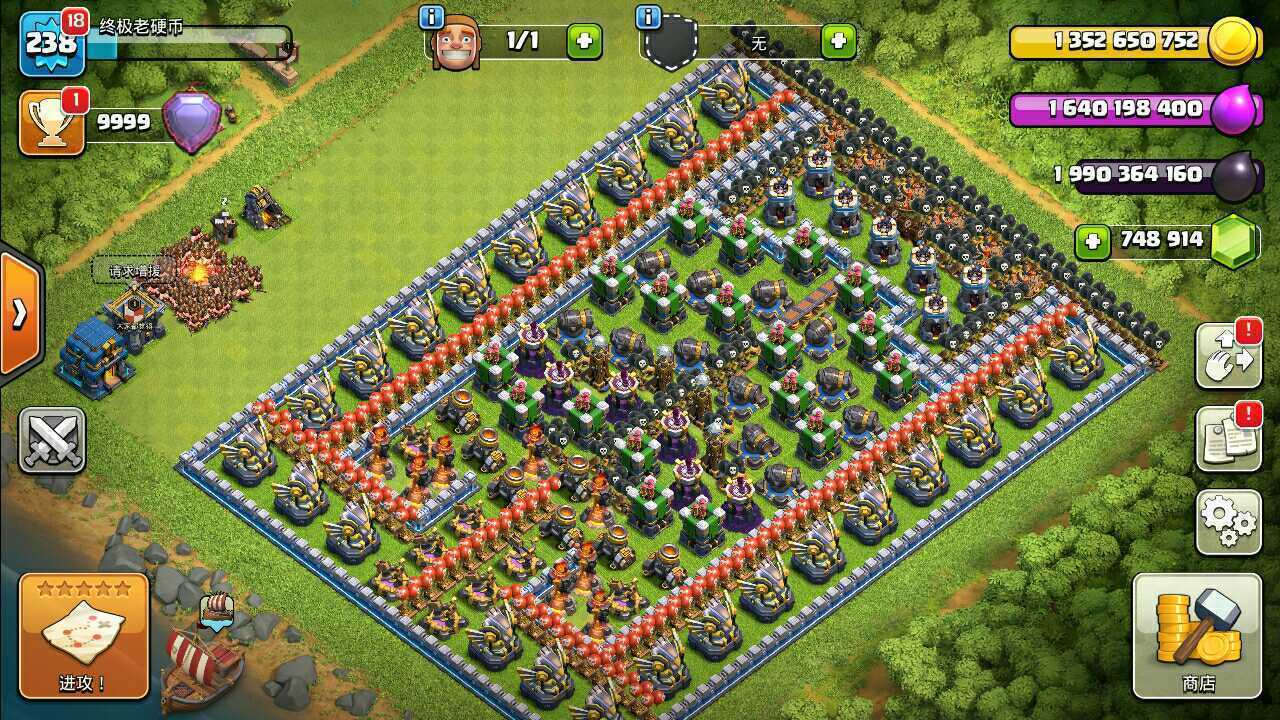1280x720 pixels.
Task: Tap the gold coin resource icon
Action: coord(1231,42)
